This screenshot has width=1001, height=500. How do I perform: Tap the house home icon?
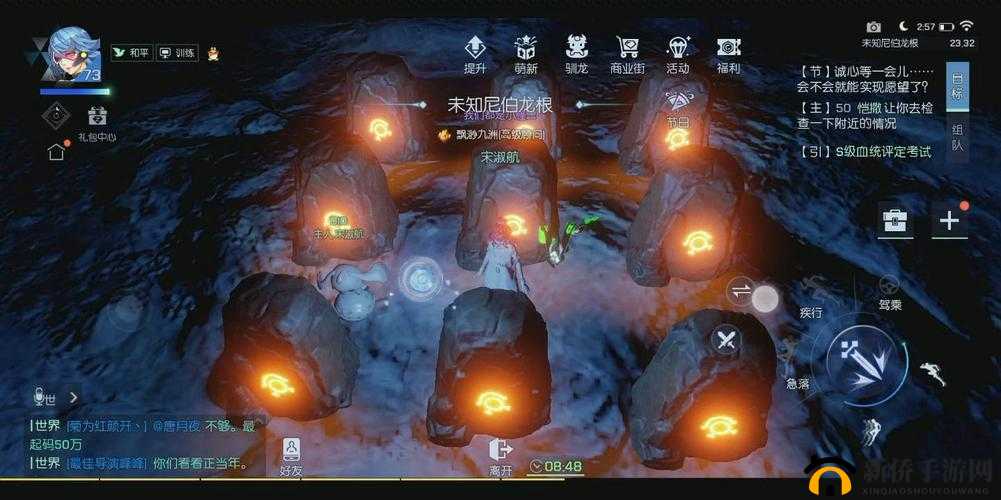(57, 152)
